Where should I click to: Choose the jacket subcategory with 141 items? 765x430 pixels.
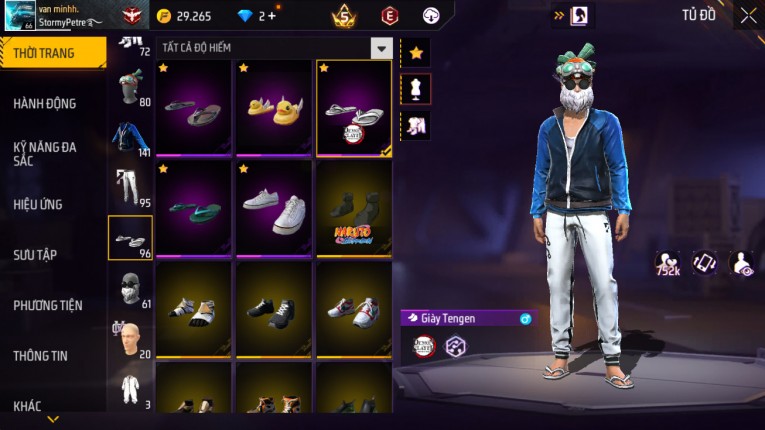[x=128, y=139]
